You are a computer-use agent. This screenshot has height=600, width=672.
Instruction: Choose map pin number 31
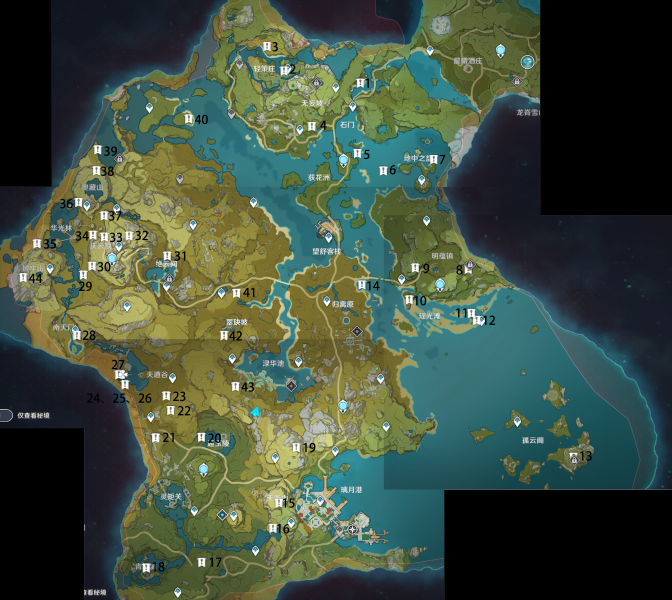[167, 256]
